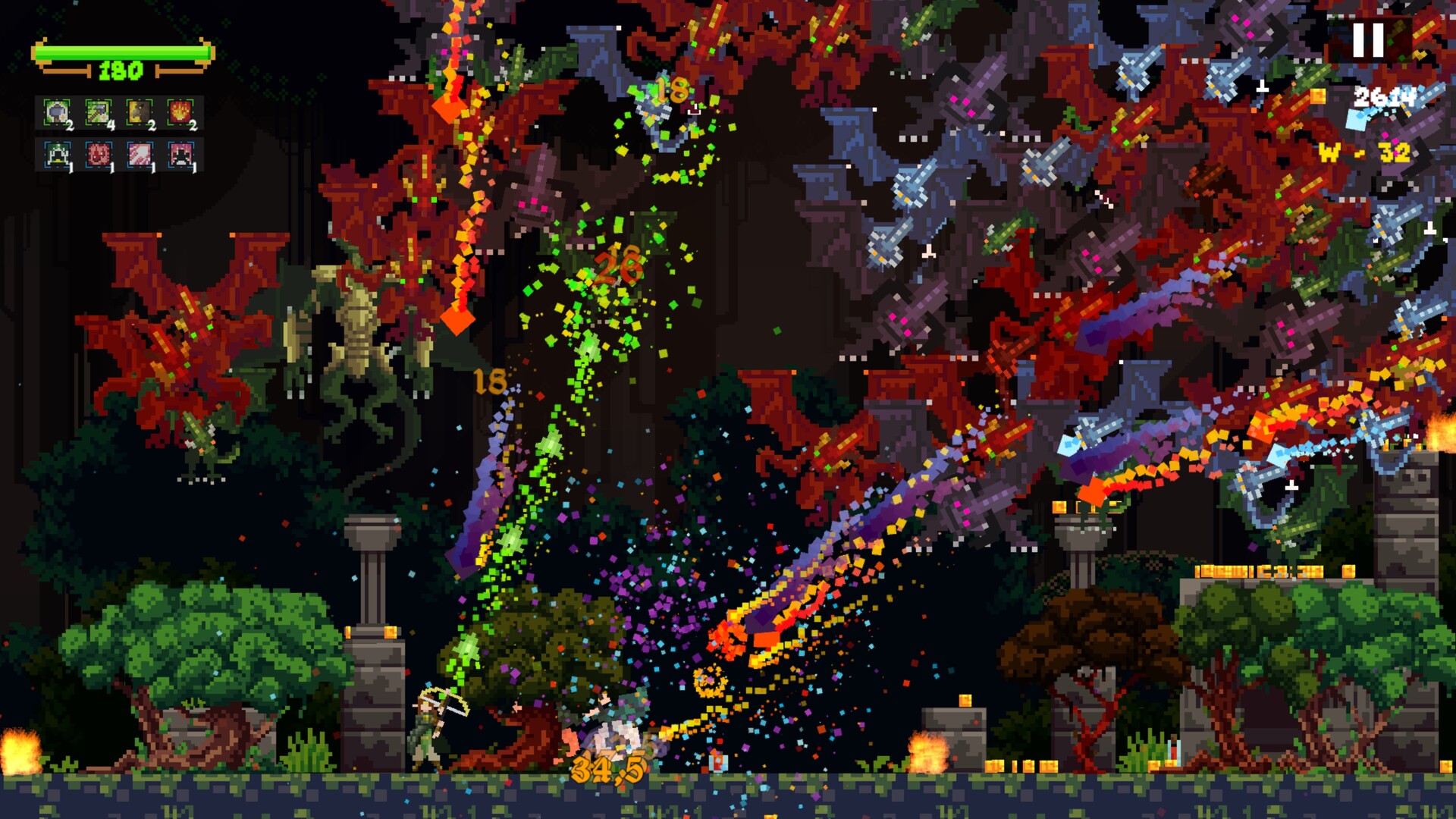
Task: Toggle the first green-bordered ability slot
Action: [57, 112]
